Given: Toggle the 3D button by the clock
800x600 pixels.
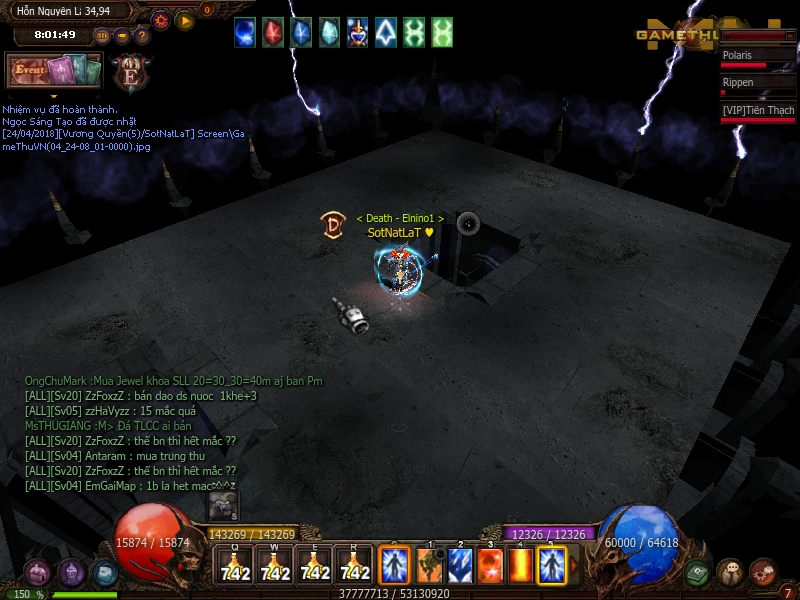Looking at the screenshot, I should (102, 36).
